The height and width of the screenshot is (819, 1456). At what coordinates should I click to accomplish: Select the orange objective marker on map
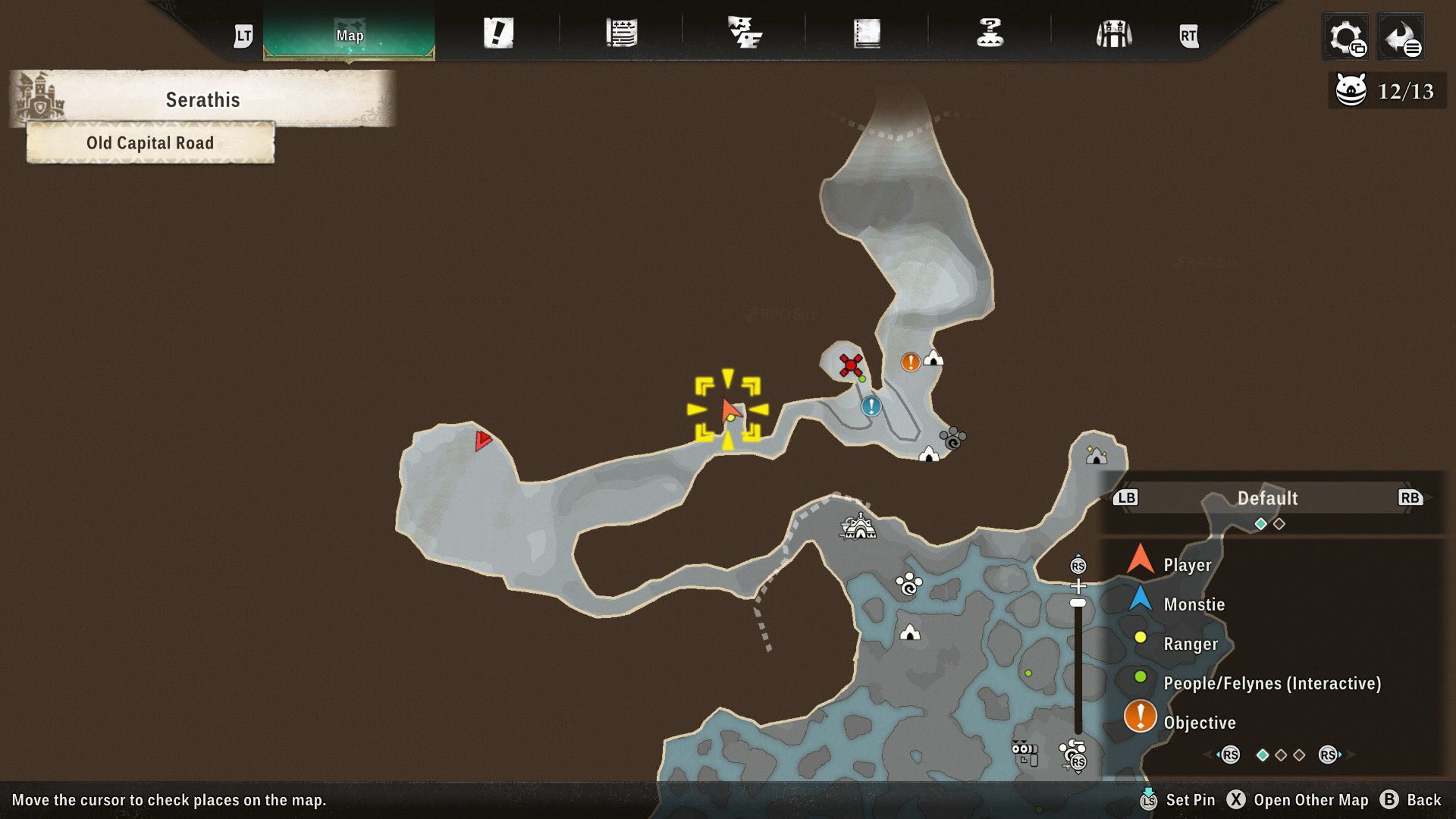[910, 362]
